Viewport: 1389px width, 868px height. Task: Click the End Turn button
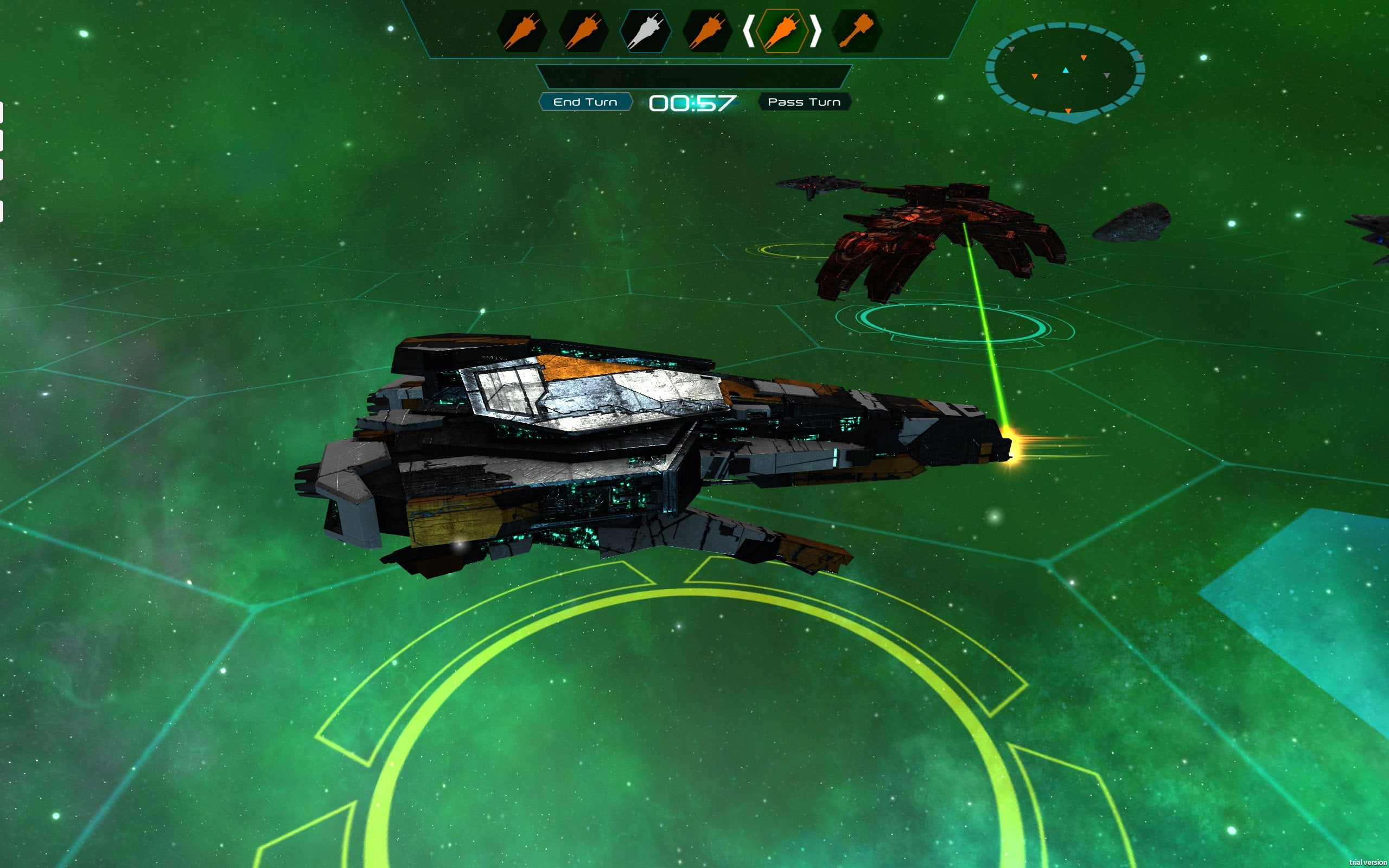587,101
